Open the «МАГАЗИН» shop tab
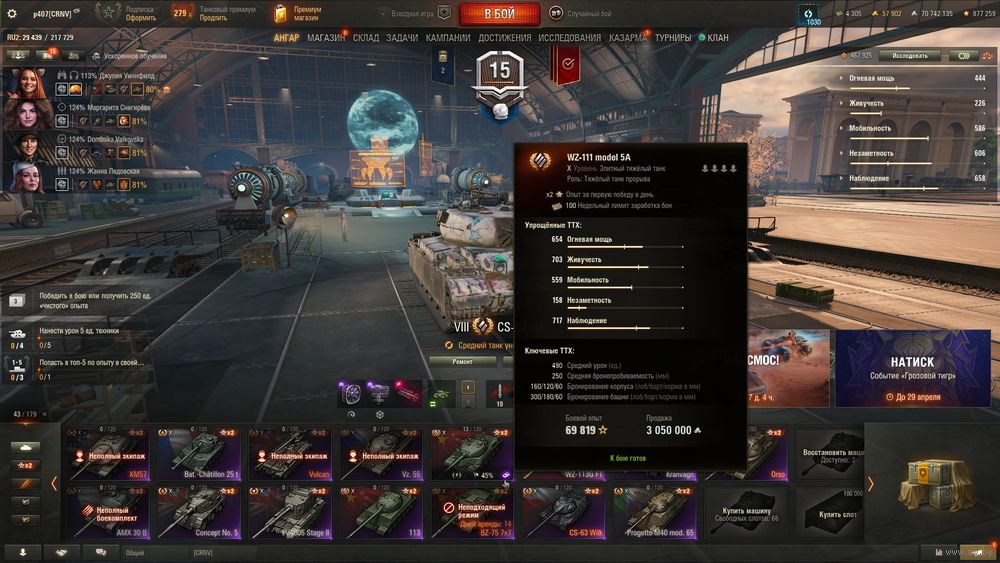 point(327,38)
